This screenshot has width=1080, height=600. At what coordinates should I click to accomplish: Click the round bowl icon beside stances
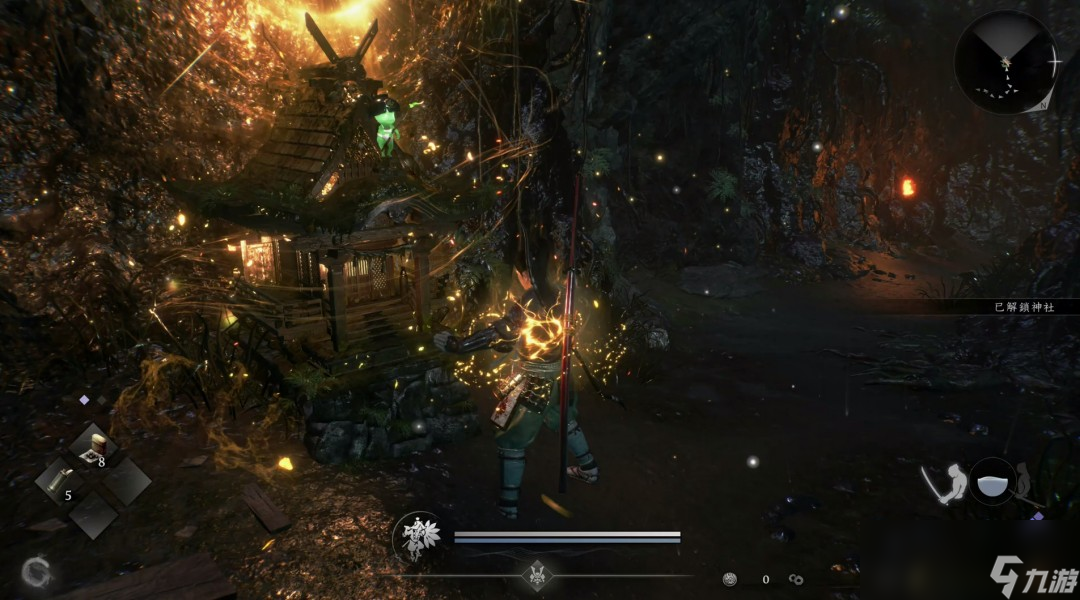pos(992,482)
